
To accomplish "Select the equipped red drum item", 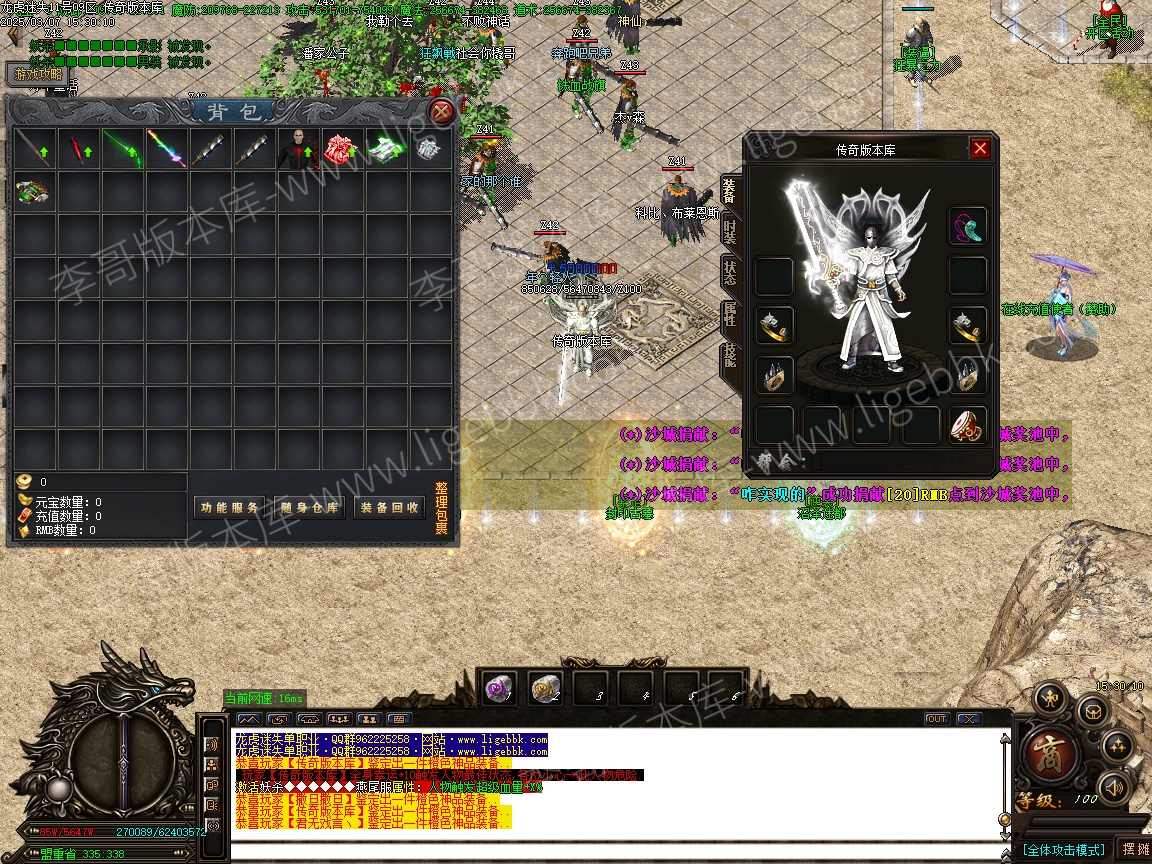I will click(x=967, y=425).
